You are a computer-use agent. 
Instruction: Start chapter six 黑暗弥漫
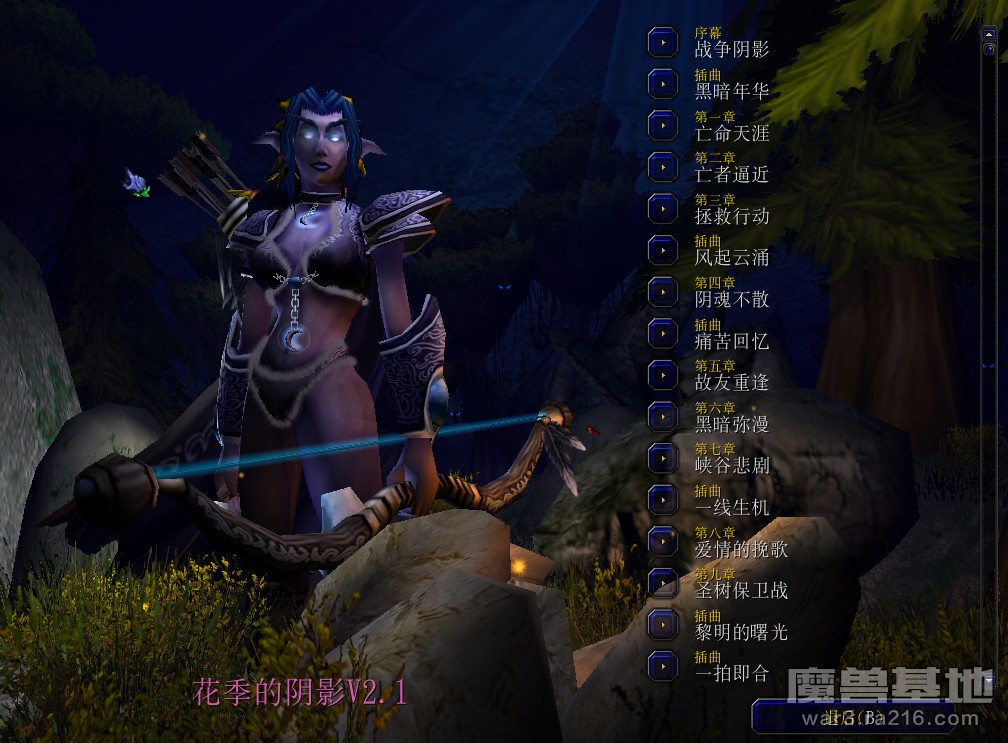coord(663,415)
